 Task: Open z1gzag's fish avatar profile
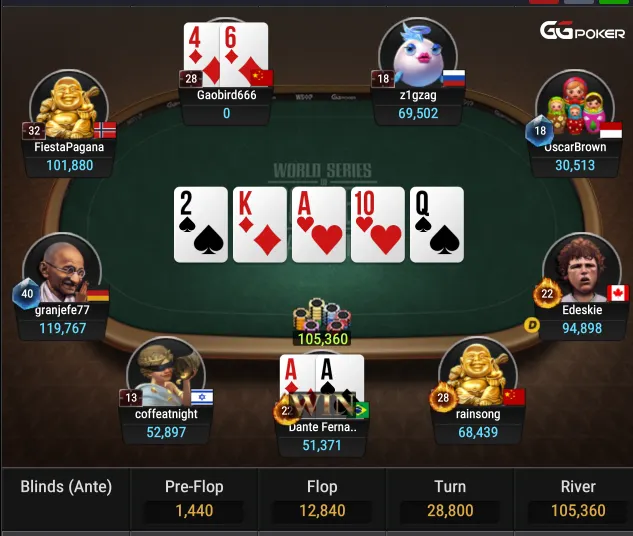point(418,57)
